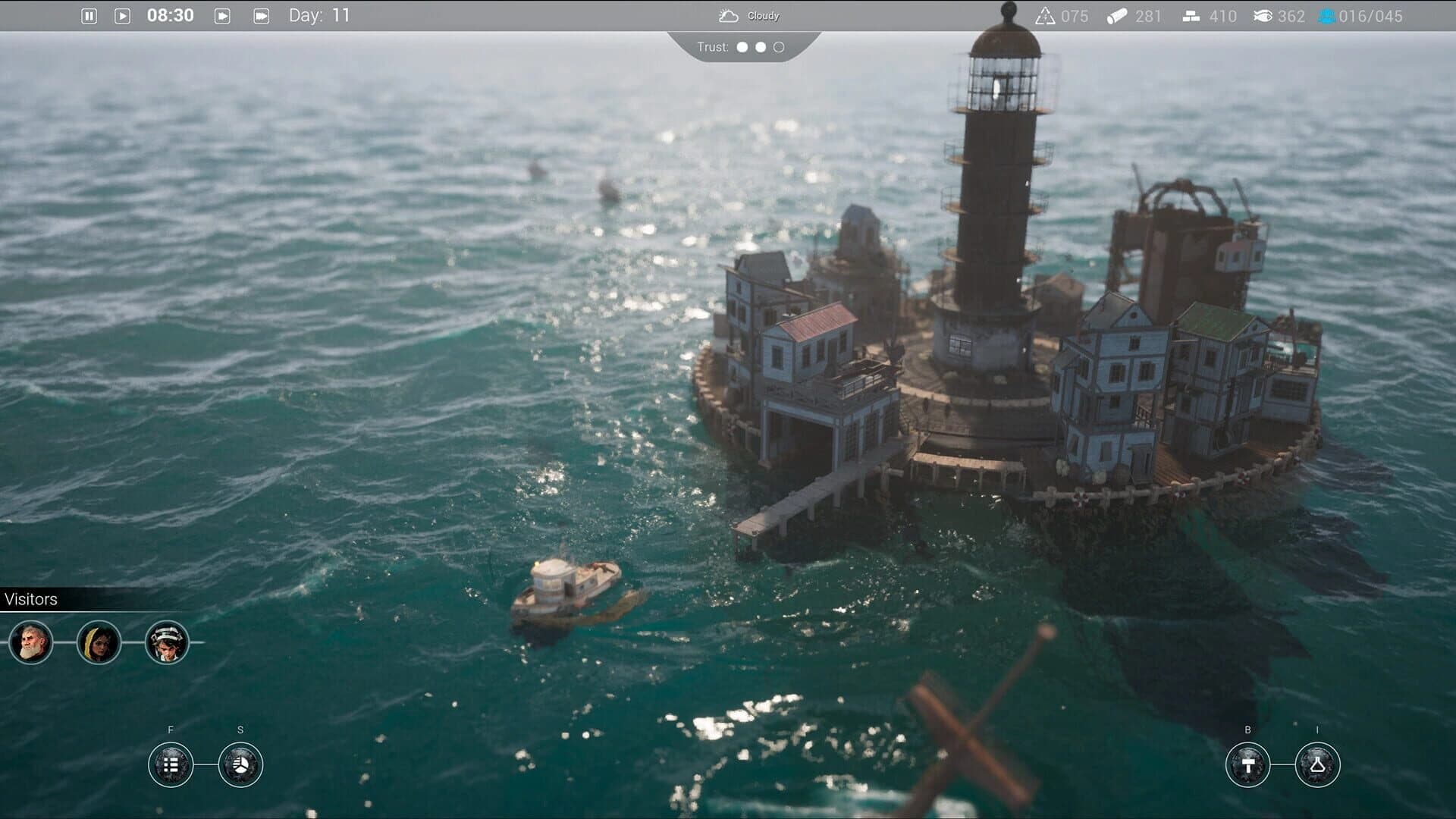Open the statistics pie chart panel

240,764
